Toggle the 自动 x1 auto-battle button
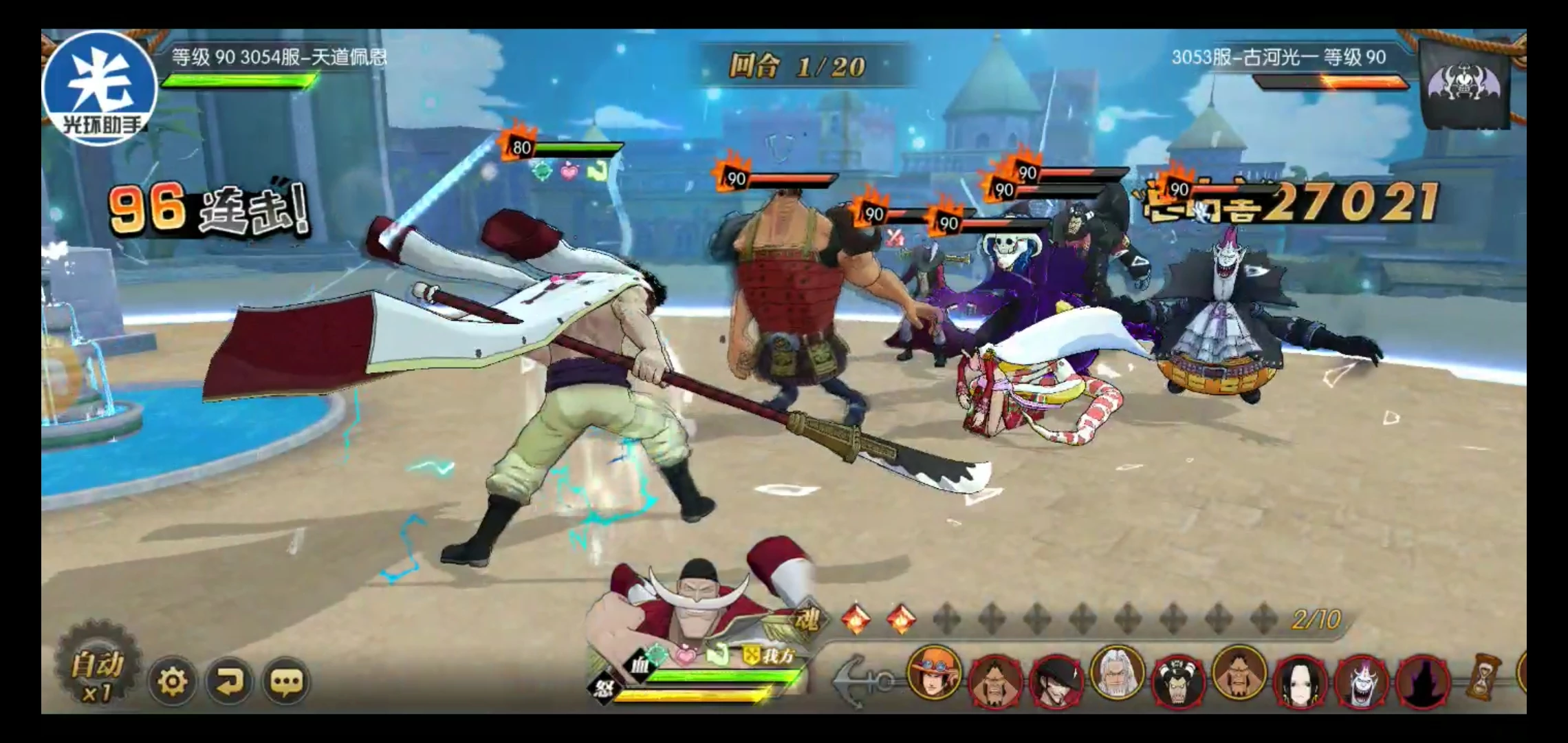Screen dimensions: 1568x743 (98, 676)
